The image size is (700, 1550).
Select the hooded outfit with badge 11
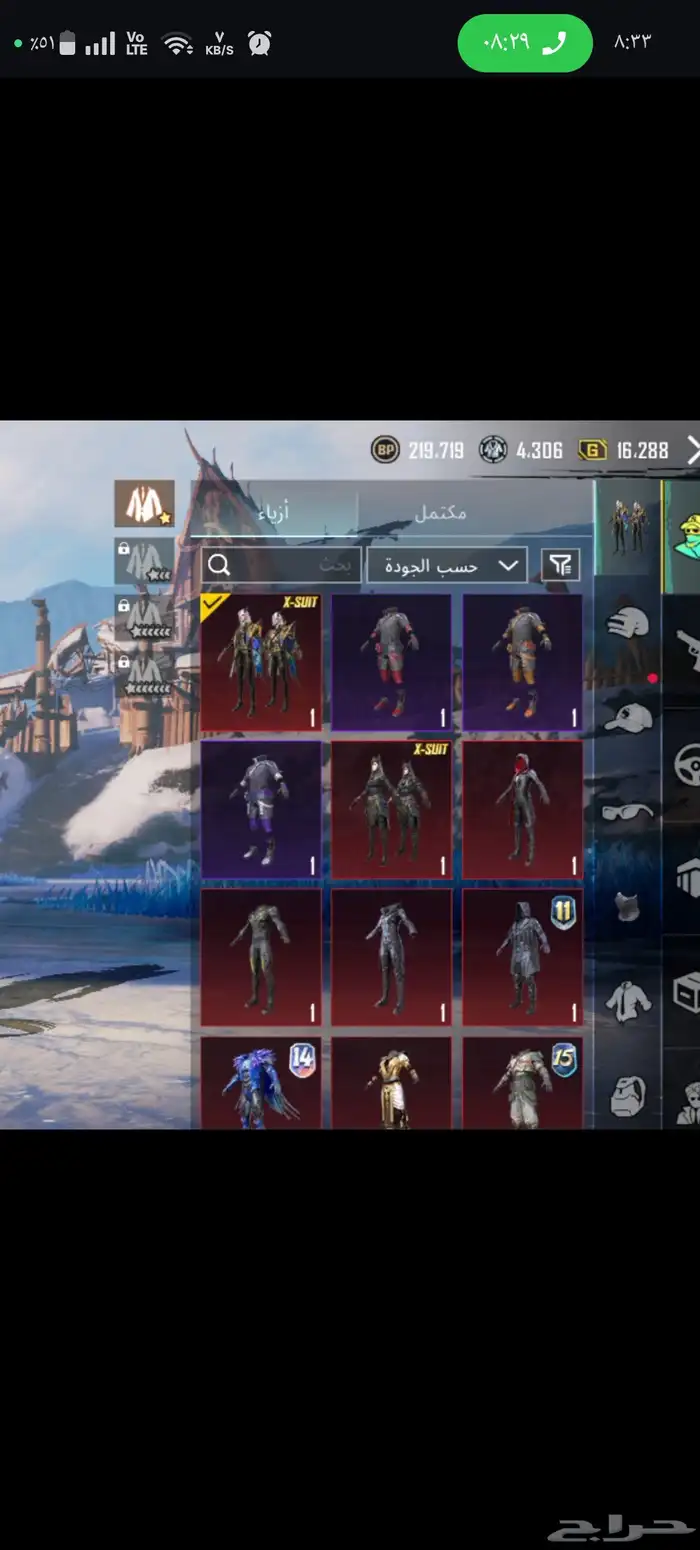[x=522, y=956]
